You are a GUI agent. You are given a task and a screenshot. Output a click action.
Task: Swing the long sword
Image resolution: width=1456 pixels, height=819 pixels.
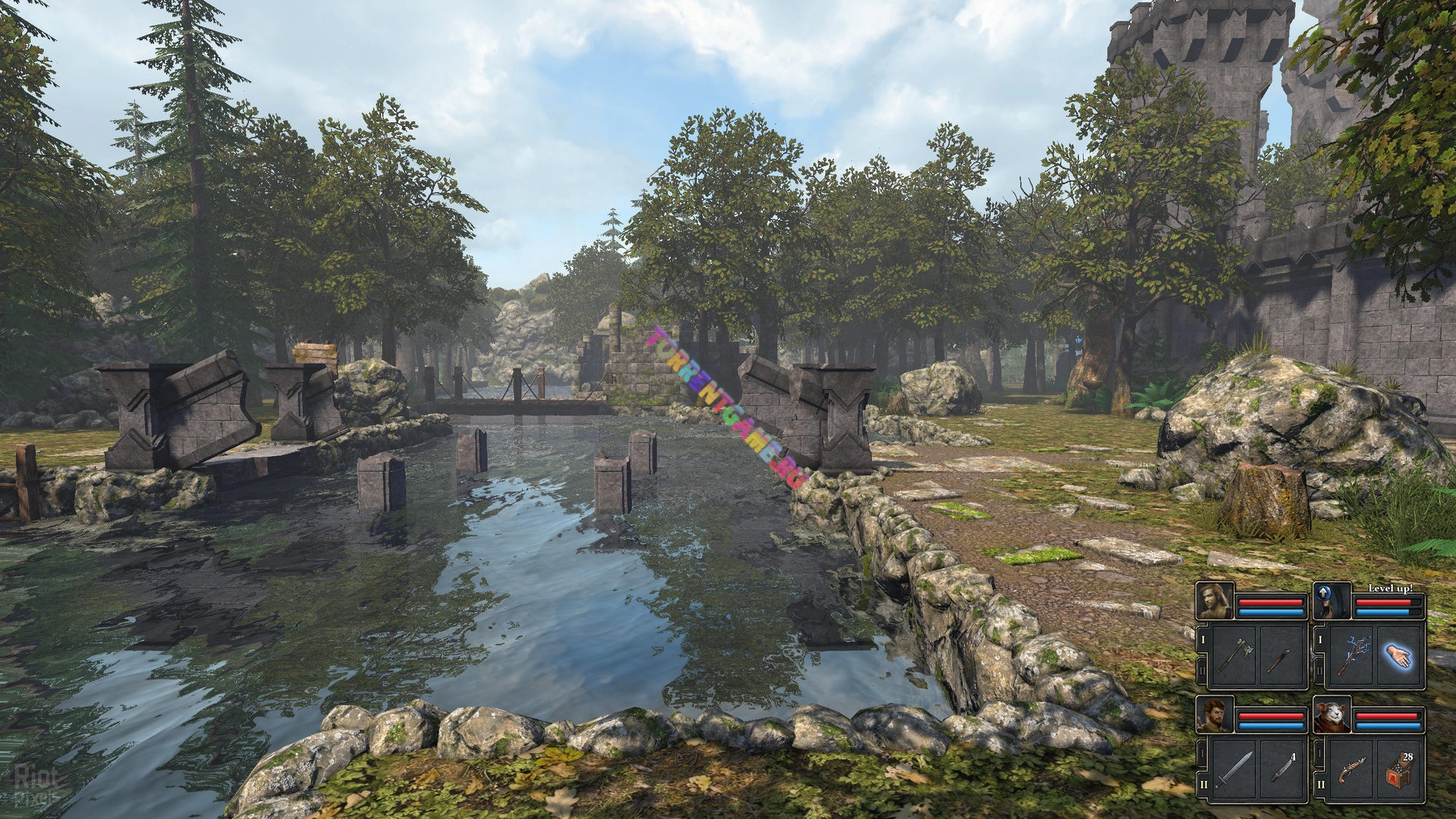1234,770
